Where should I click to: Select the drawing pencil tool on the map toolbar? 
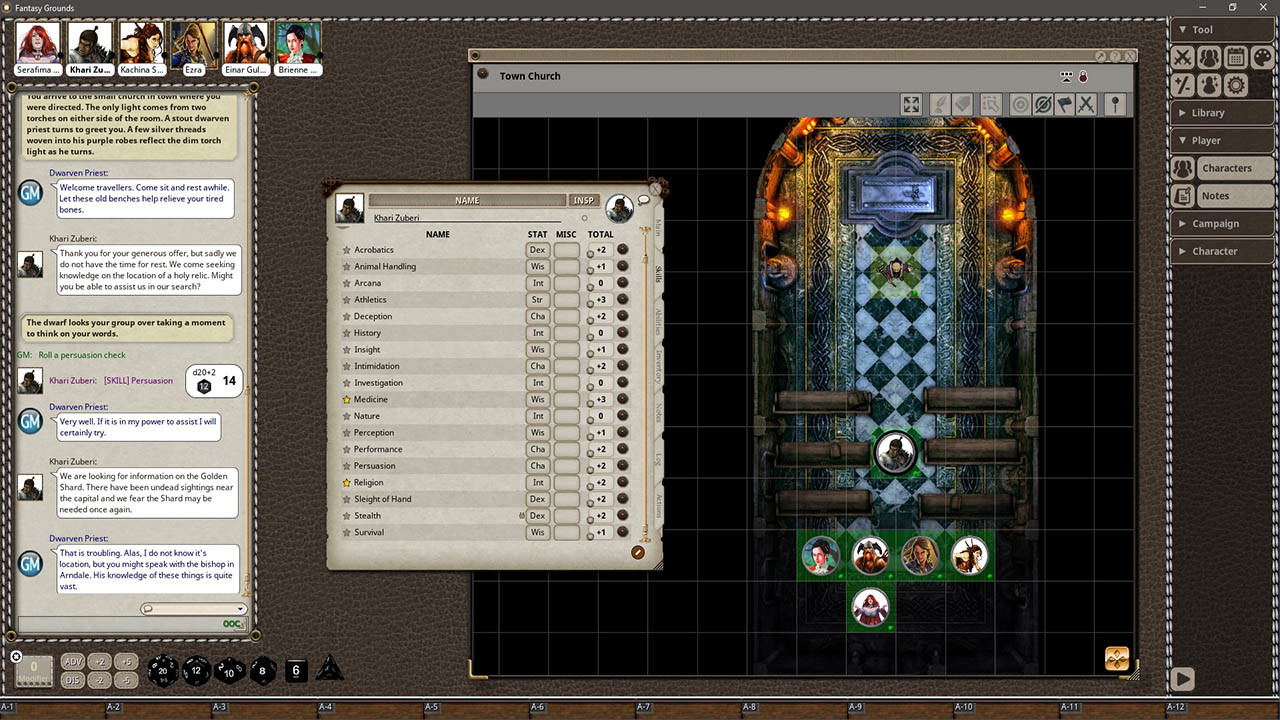coord(940,103)
